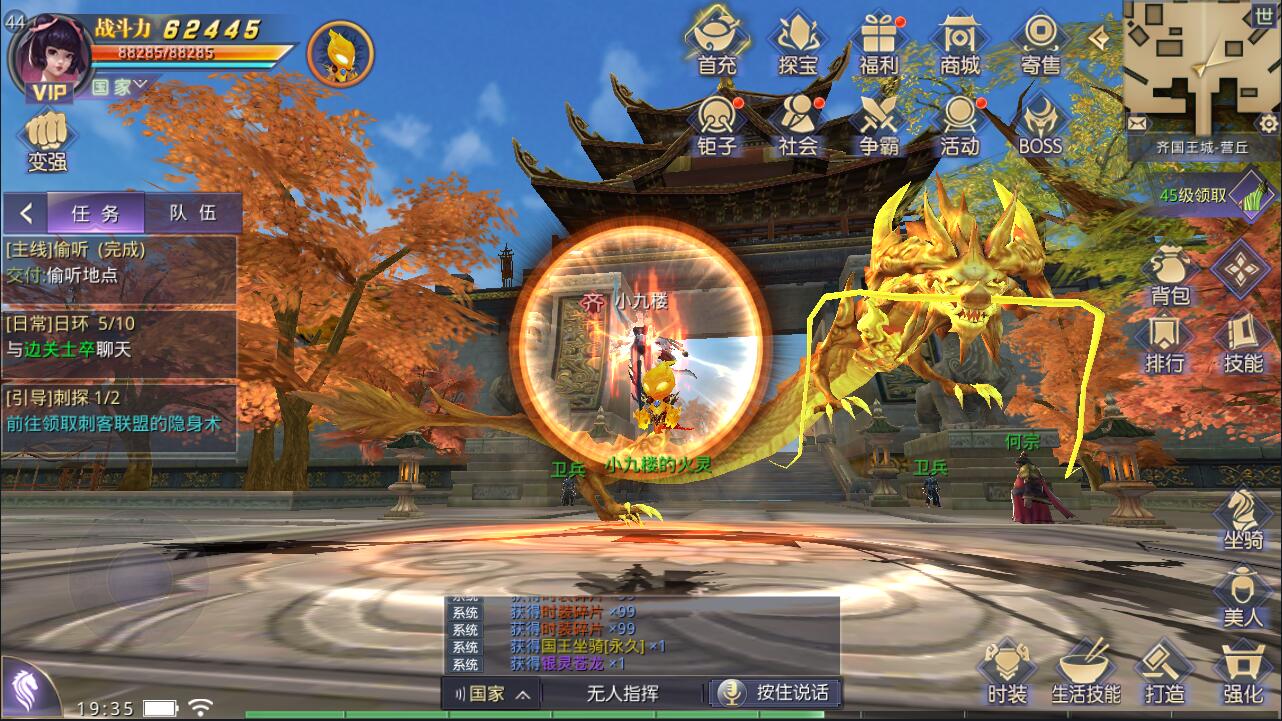The height and width of the screenshot is (721, 1282).
Task: Click the 按住说话 voice chat button
Action: click(775, 692)
